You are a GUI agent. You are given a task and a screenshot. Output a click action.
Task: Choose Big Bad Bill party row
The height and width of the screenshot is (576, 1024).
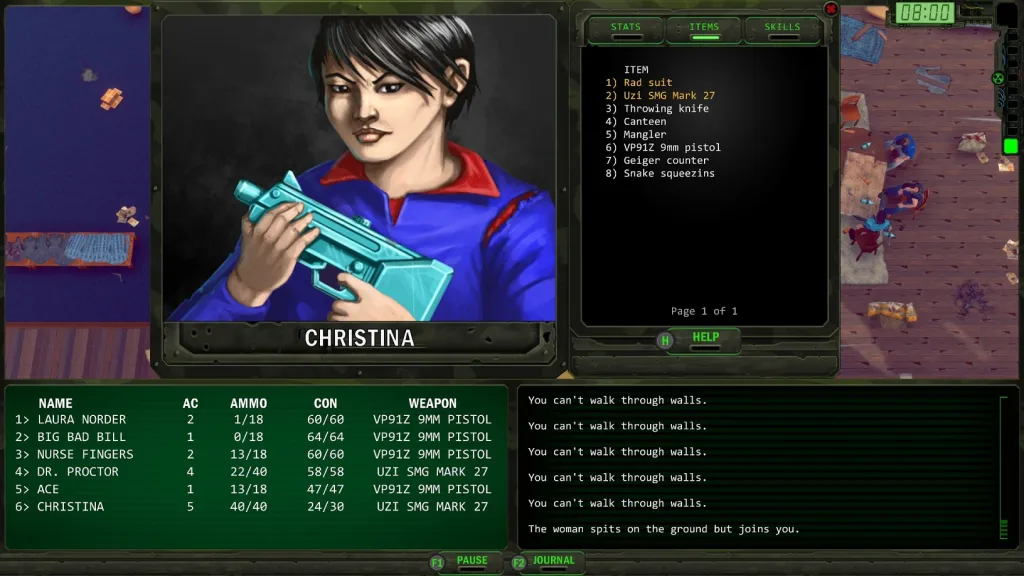pos(81,437)
